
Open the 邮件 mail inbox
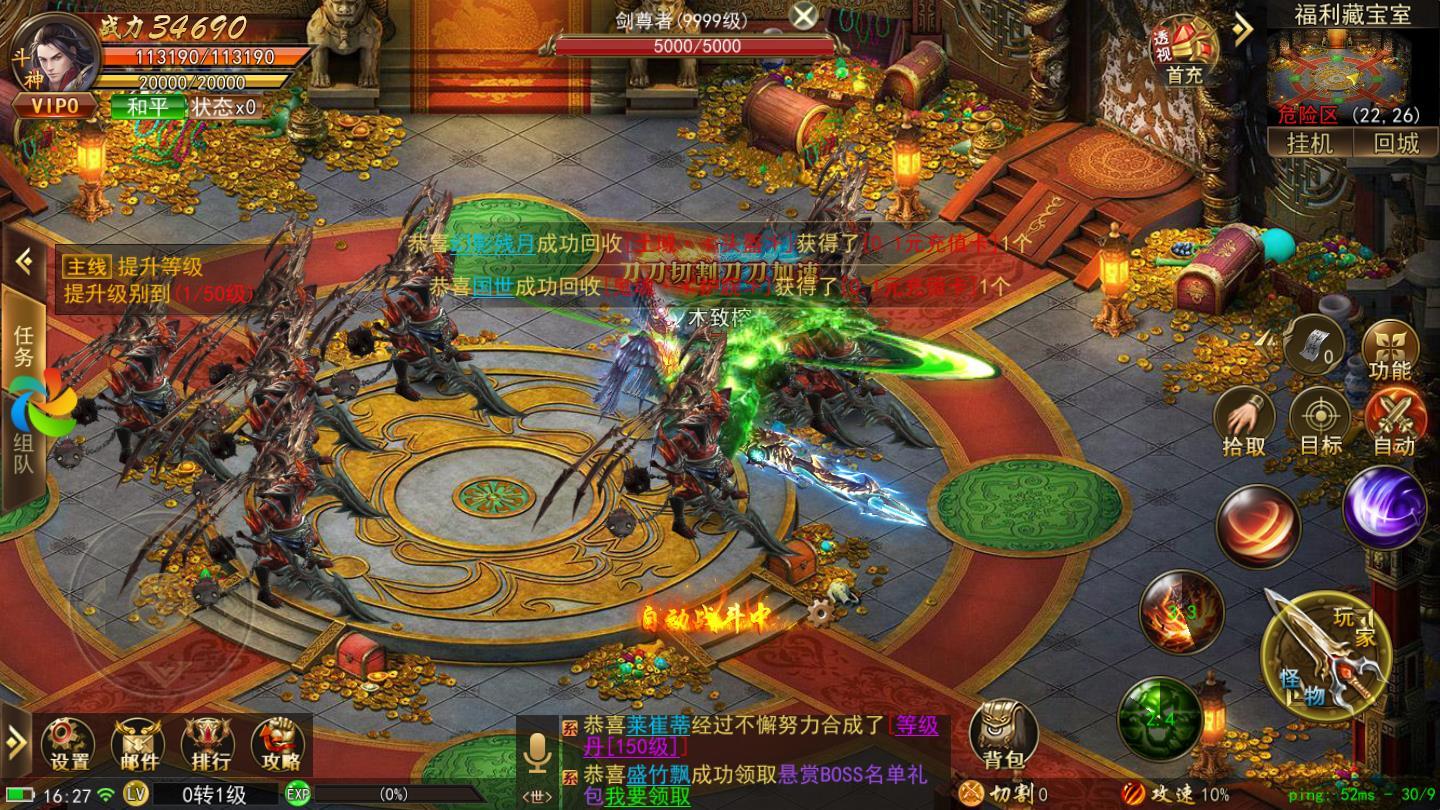(x=138, y=745)
